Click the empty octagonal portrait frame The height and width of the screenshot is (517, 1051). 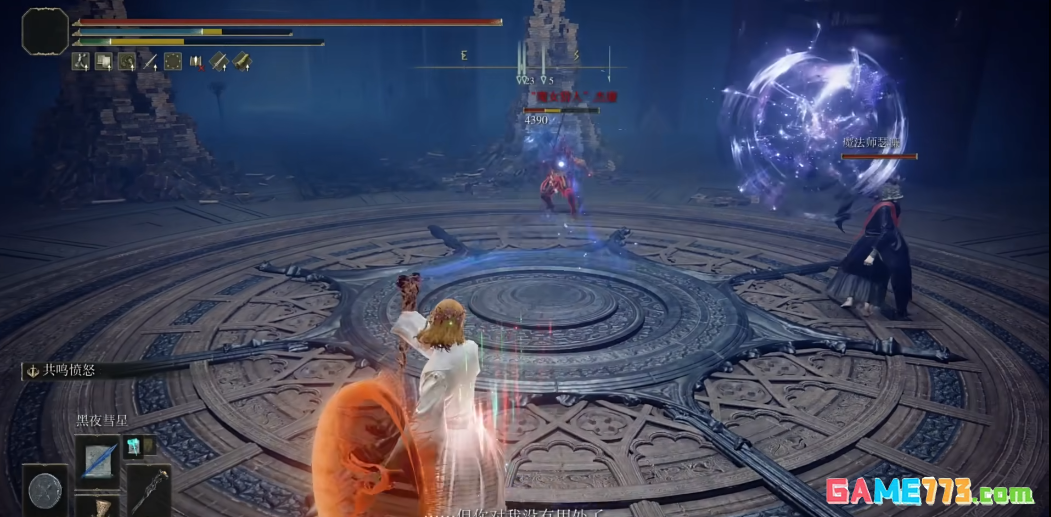[45, 31]
